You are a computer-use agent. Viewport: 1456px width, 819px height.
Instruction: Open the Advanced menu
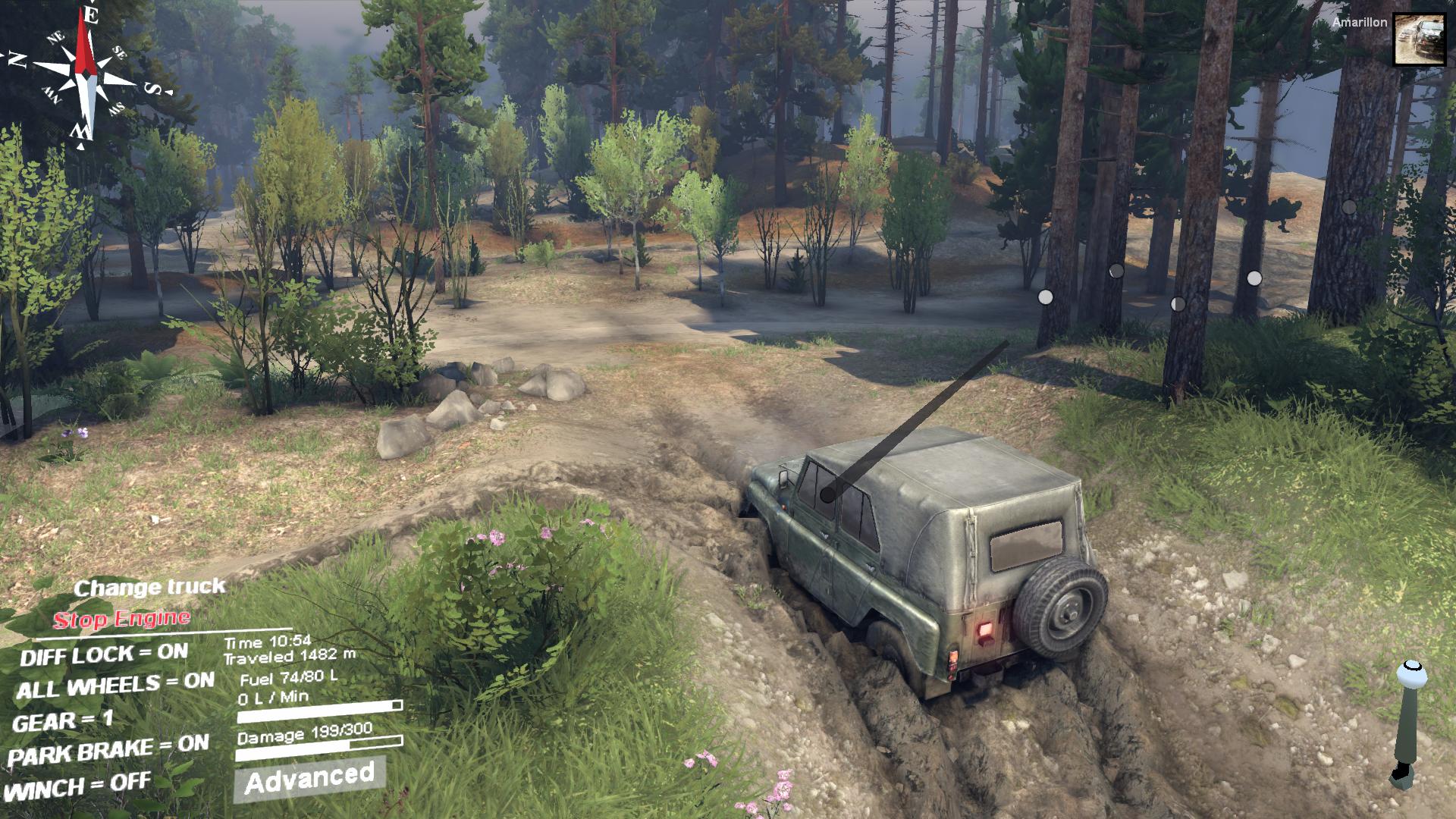click(309, 778)
